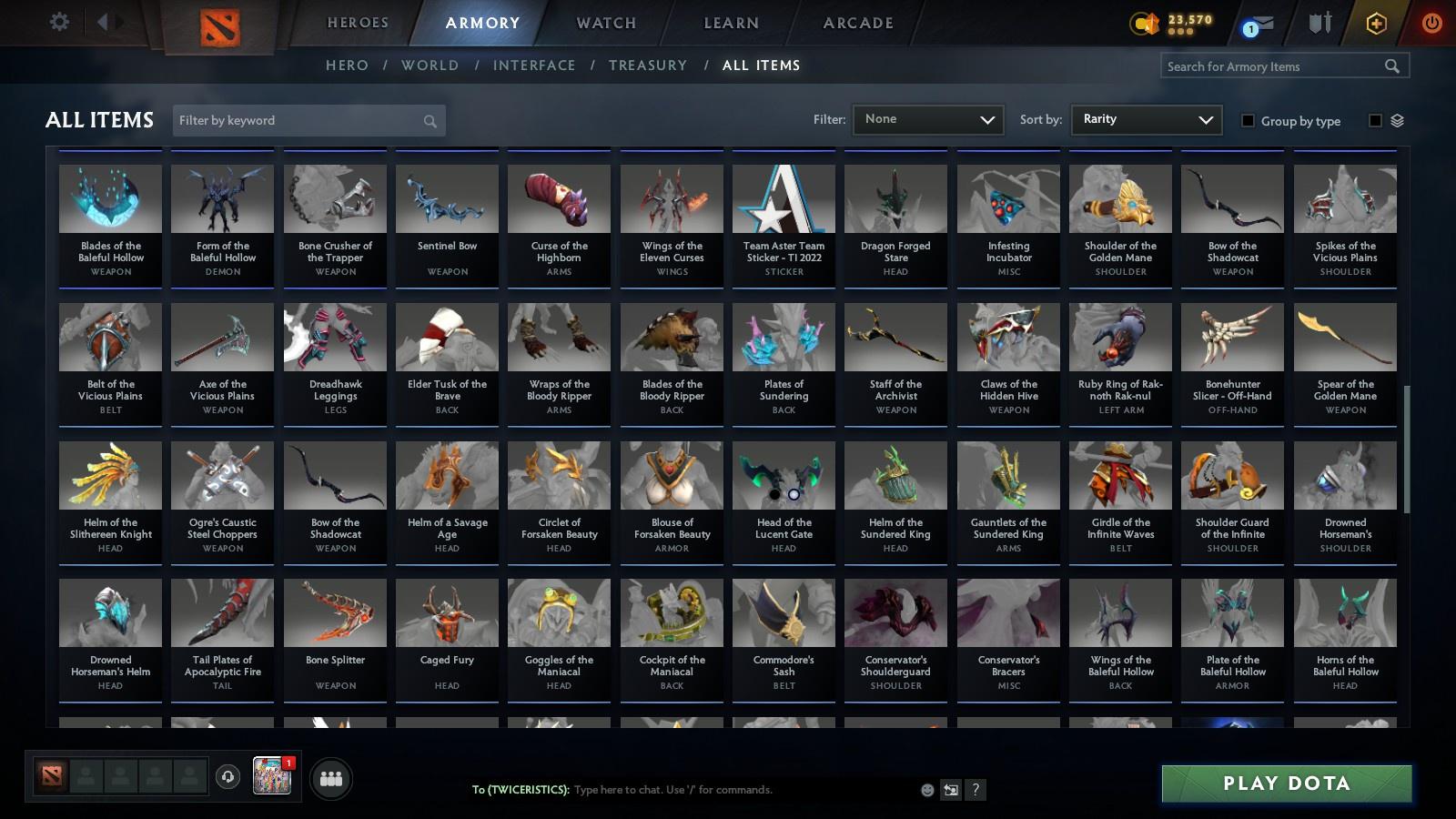Open your notifications mail icon
The height and width of the screenshot is (819, 1456).
tap(1257, 22)
